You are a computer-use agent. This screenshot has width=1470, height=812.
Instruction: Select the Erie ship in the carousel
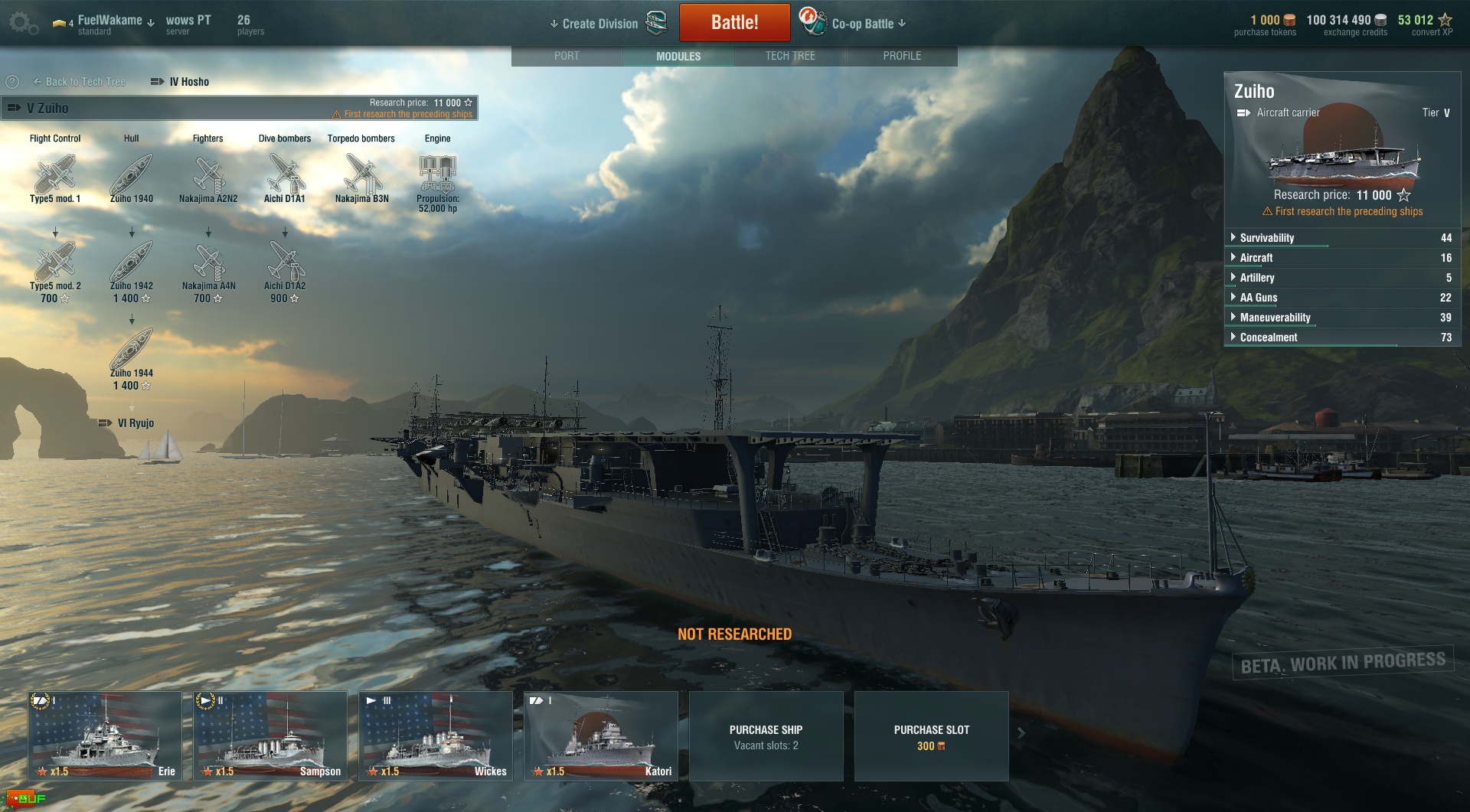click(105, 735)
